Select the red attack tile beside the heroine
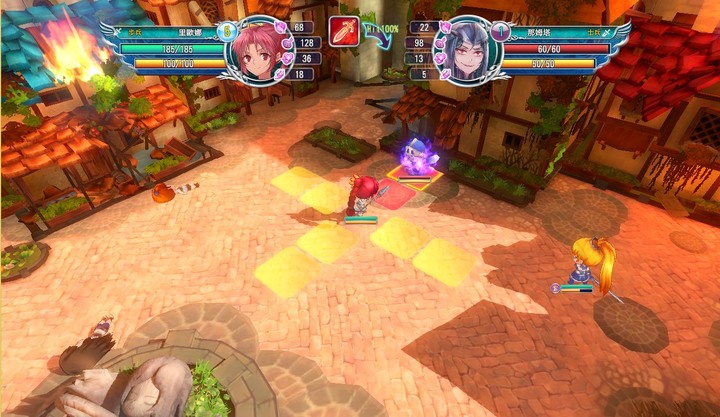Screen dimensions: 720x417 pyautogui.click(x=396, y=194)
